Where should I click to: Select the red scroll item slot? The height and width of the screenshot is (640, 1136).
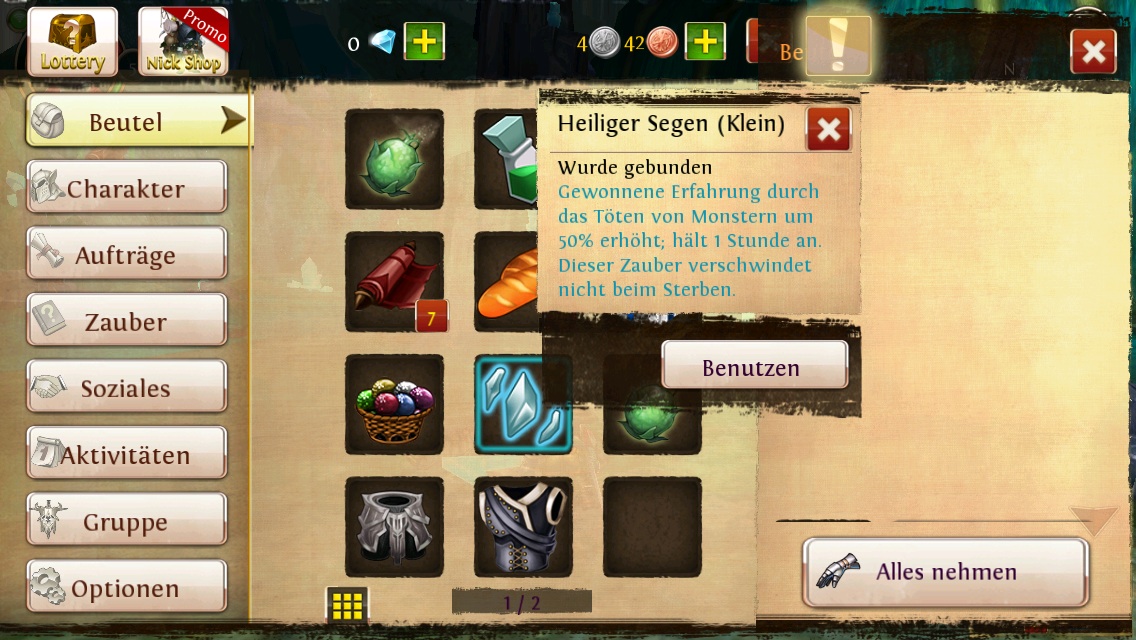pos(394,282)
